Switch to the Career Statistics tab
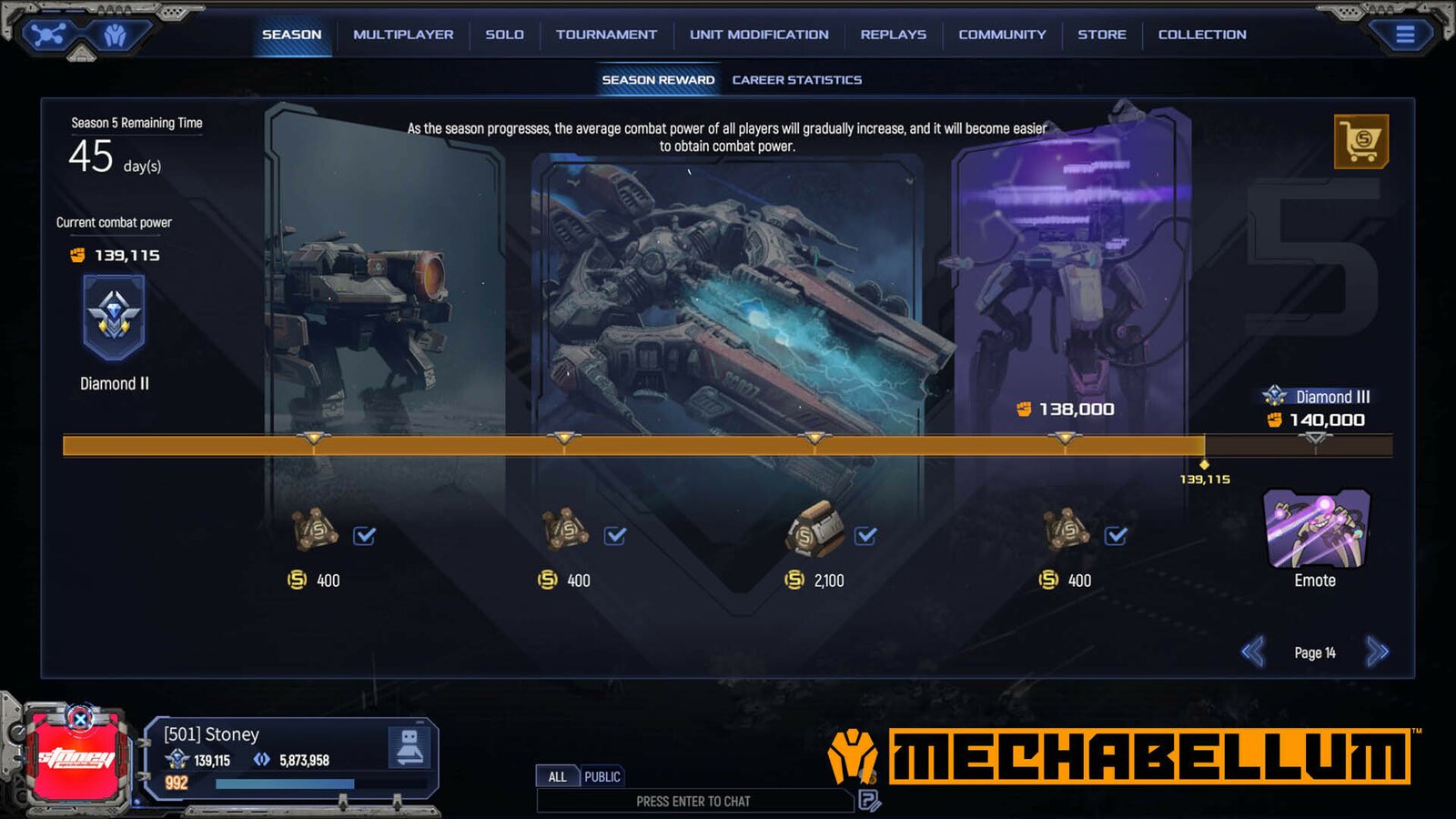 click(795, 79)
